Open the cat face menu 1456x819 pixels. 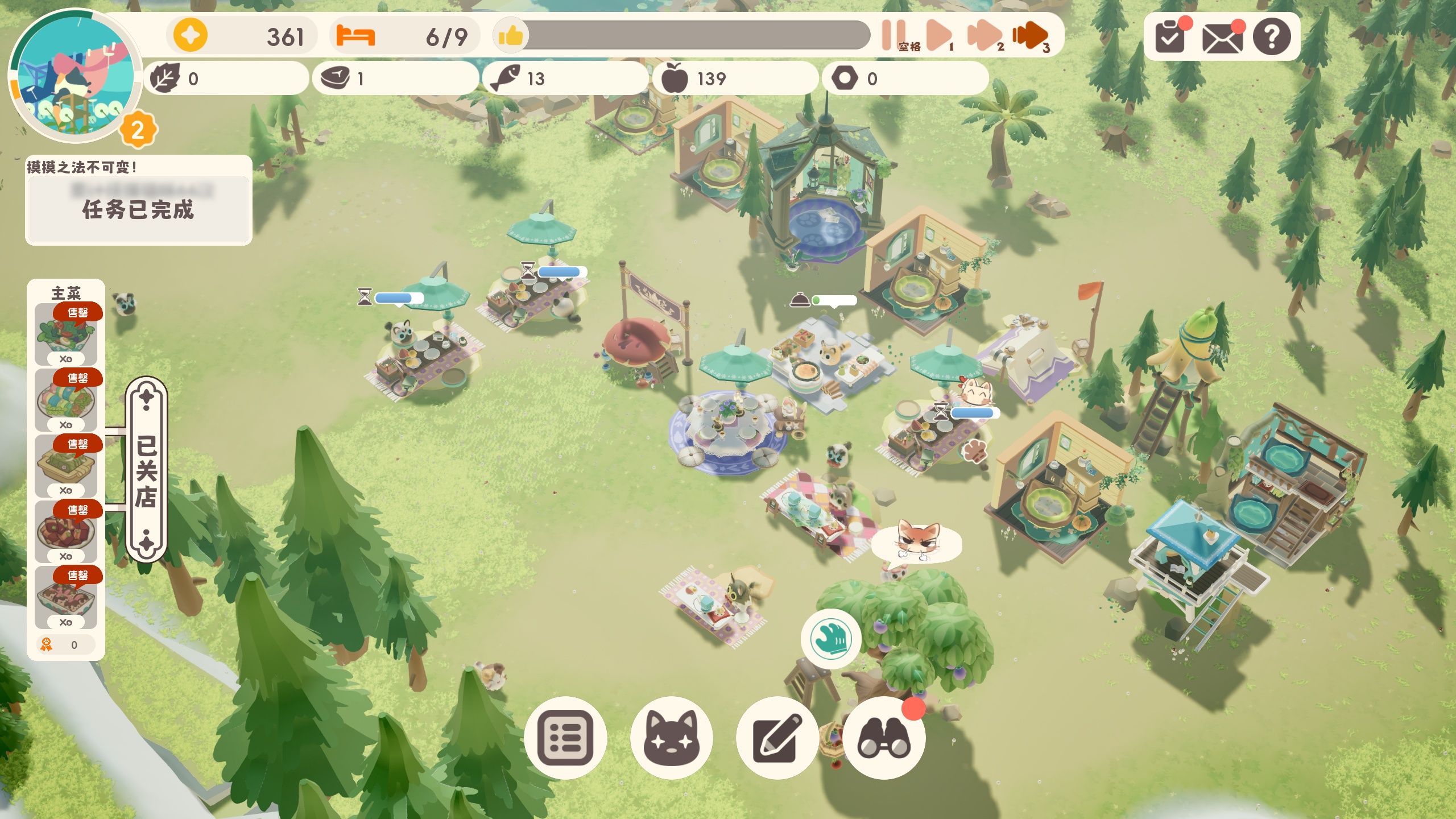tap(672, 738)
